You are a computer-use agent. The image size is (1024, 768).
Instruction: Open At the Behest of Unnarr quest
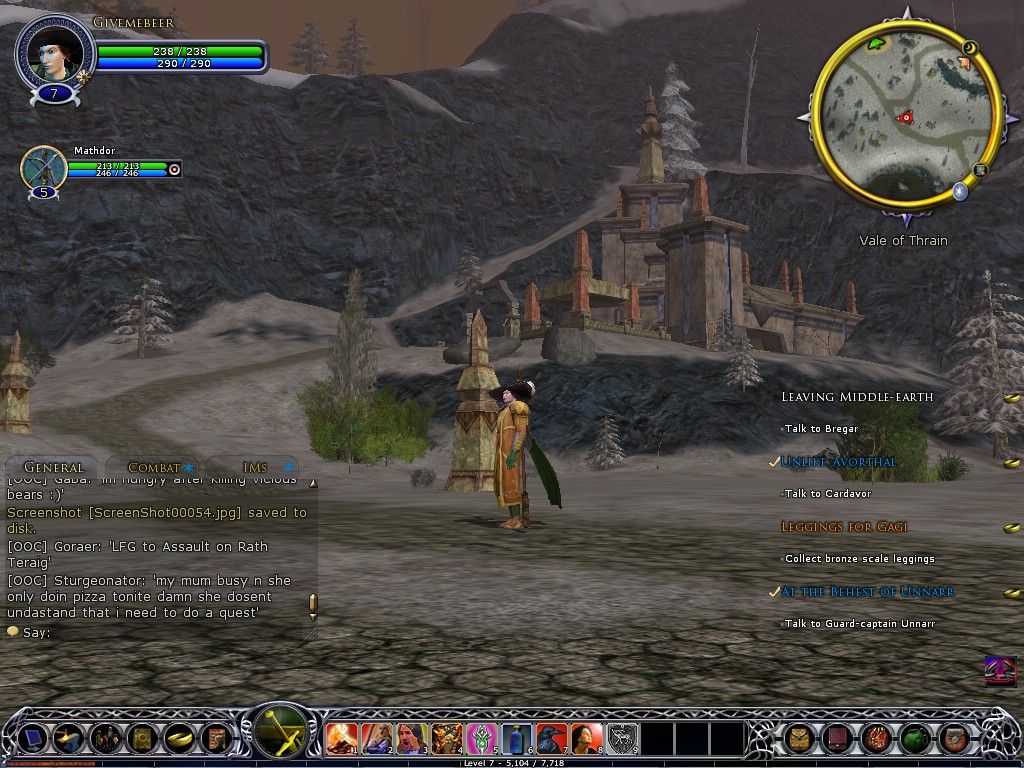click(867, 592)
